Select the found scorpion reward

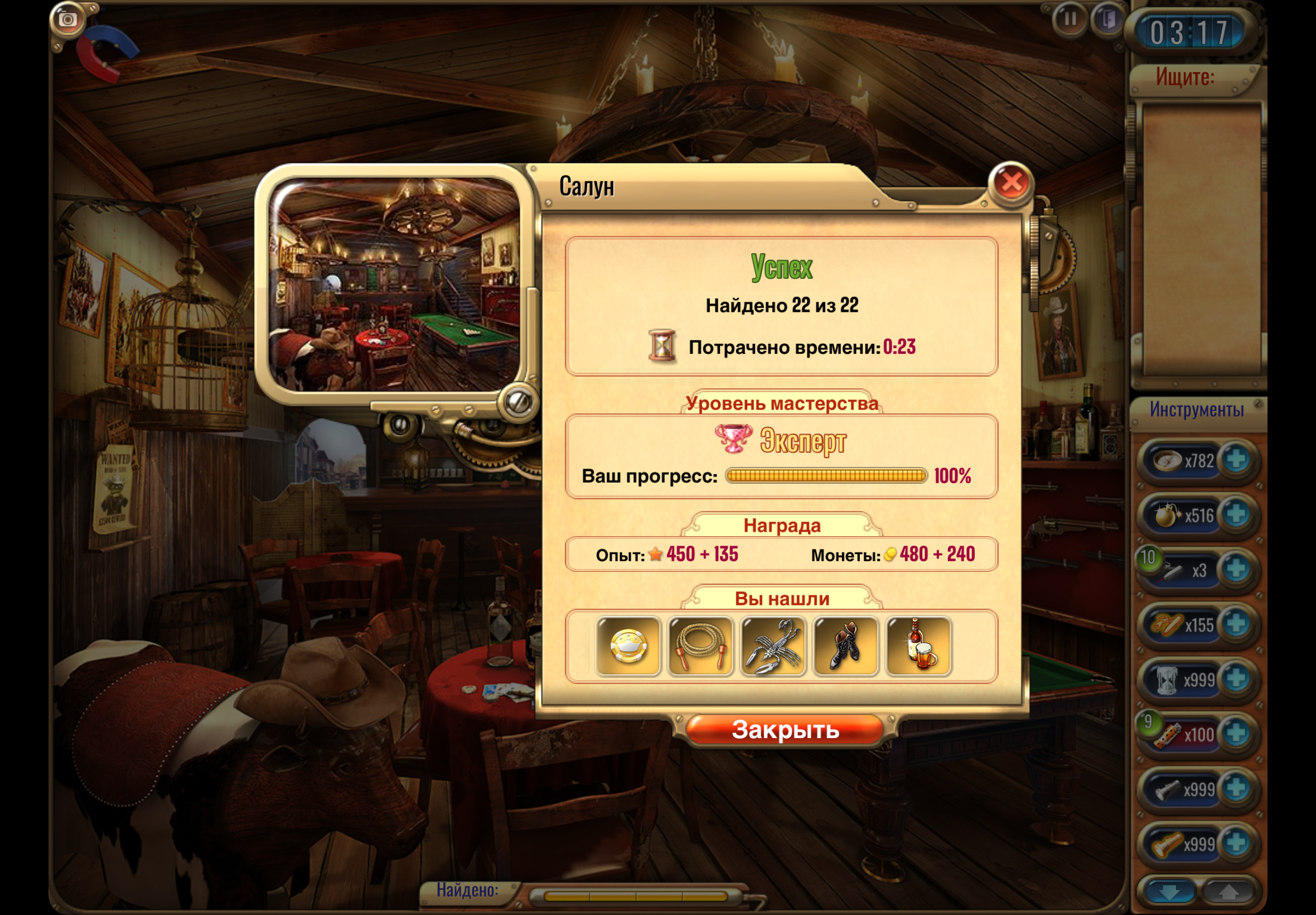[773, 646]
